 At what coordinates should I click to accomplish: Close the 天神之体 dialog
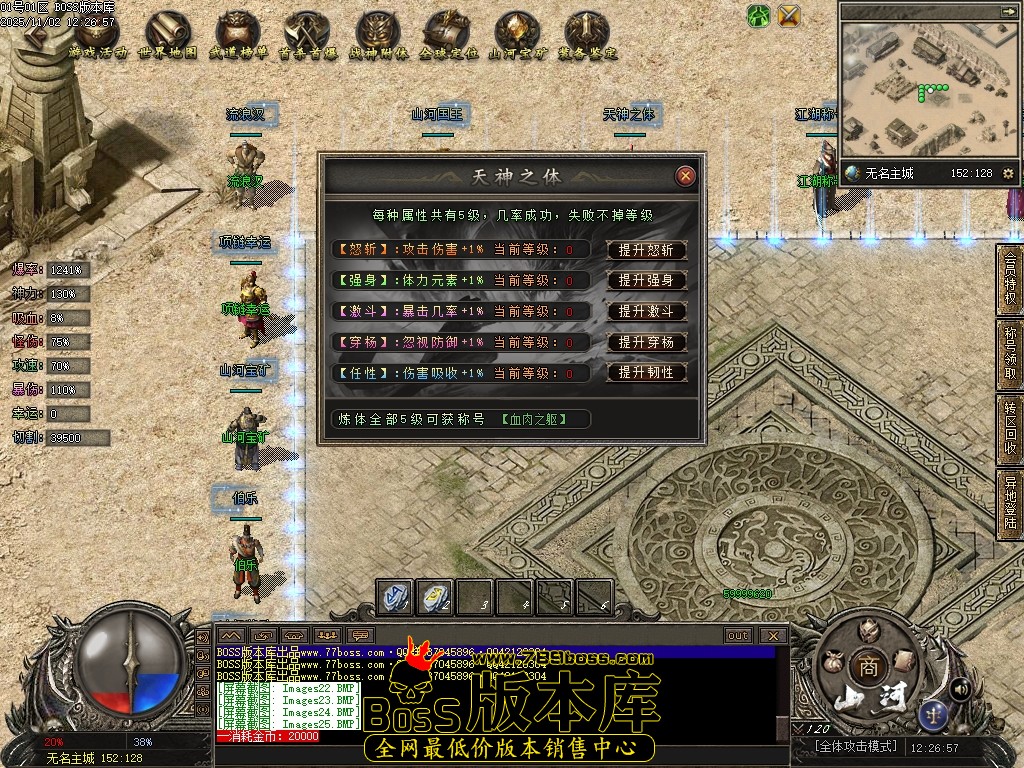click(x=685, y=176)
